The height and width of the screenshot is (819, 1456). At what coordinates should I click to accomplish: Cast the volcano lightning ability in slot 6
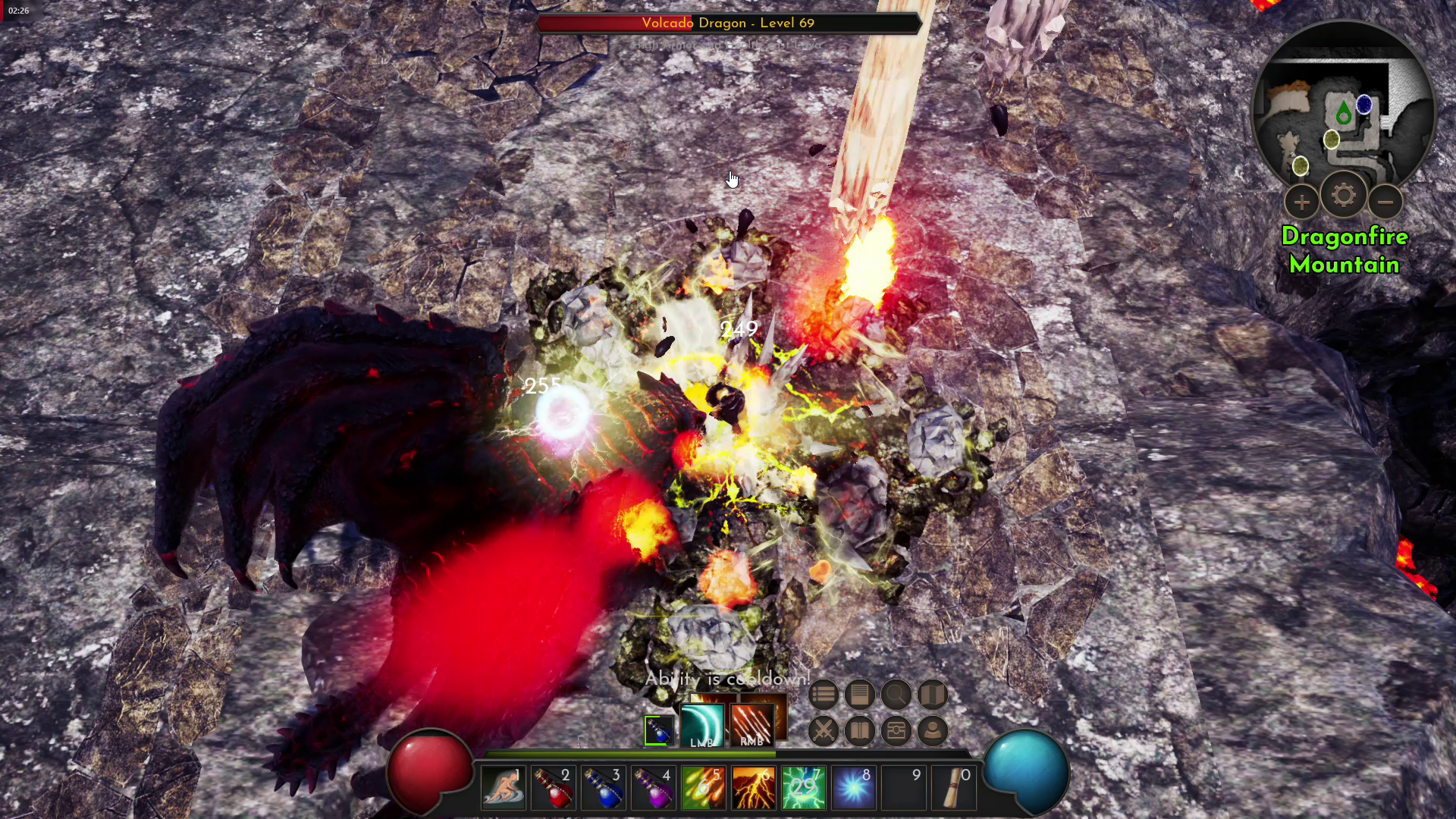pos(754,789)
